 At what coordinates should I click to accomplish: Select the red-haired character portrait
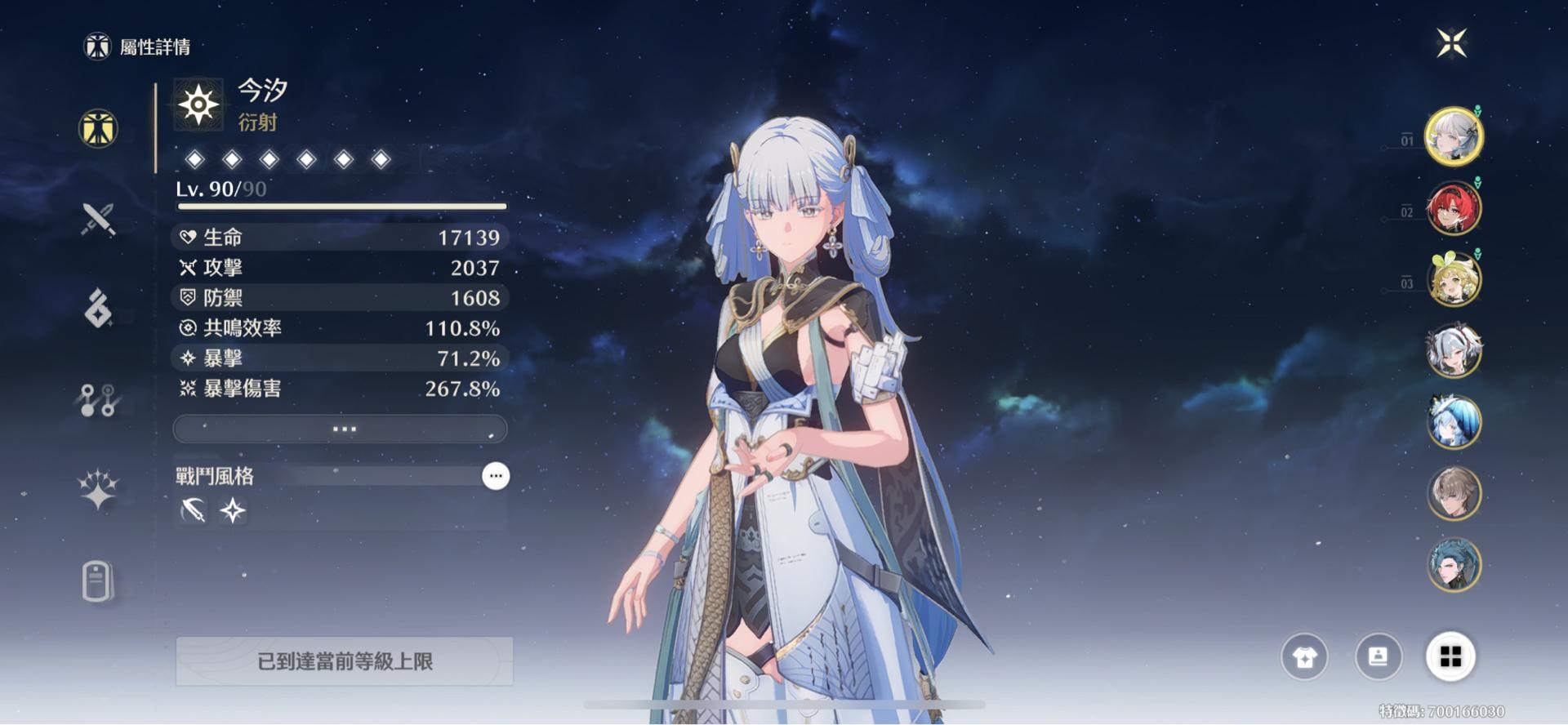(x=1454, y=208)
